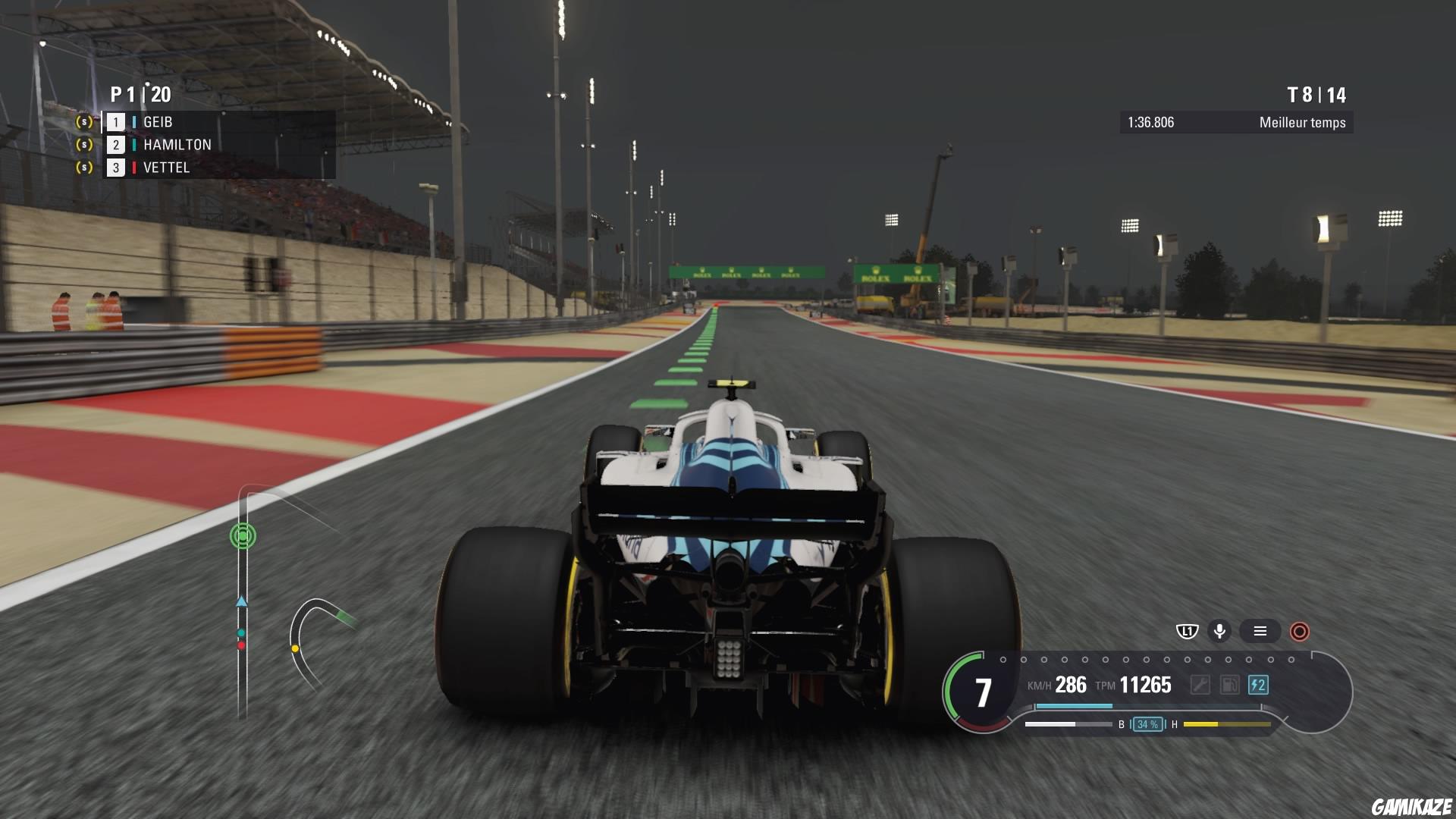Click the L1 button prompt icon

1188,629
